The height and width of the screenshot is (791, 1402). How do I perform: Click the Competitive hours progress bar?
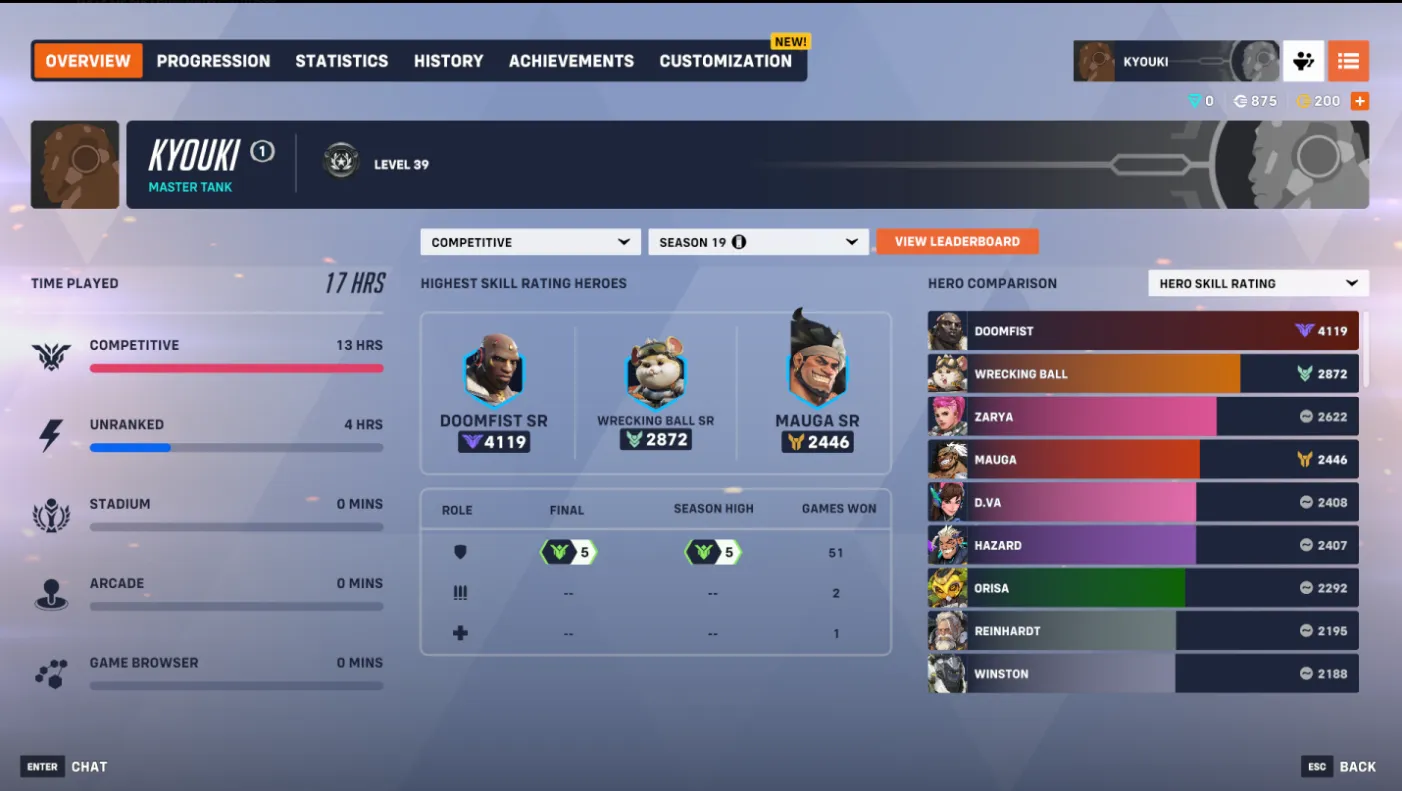[x=236, y=368]
